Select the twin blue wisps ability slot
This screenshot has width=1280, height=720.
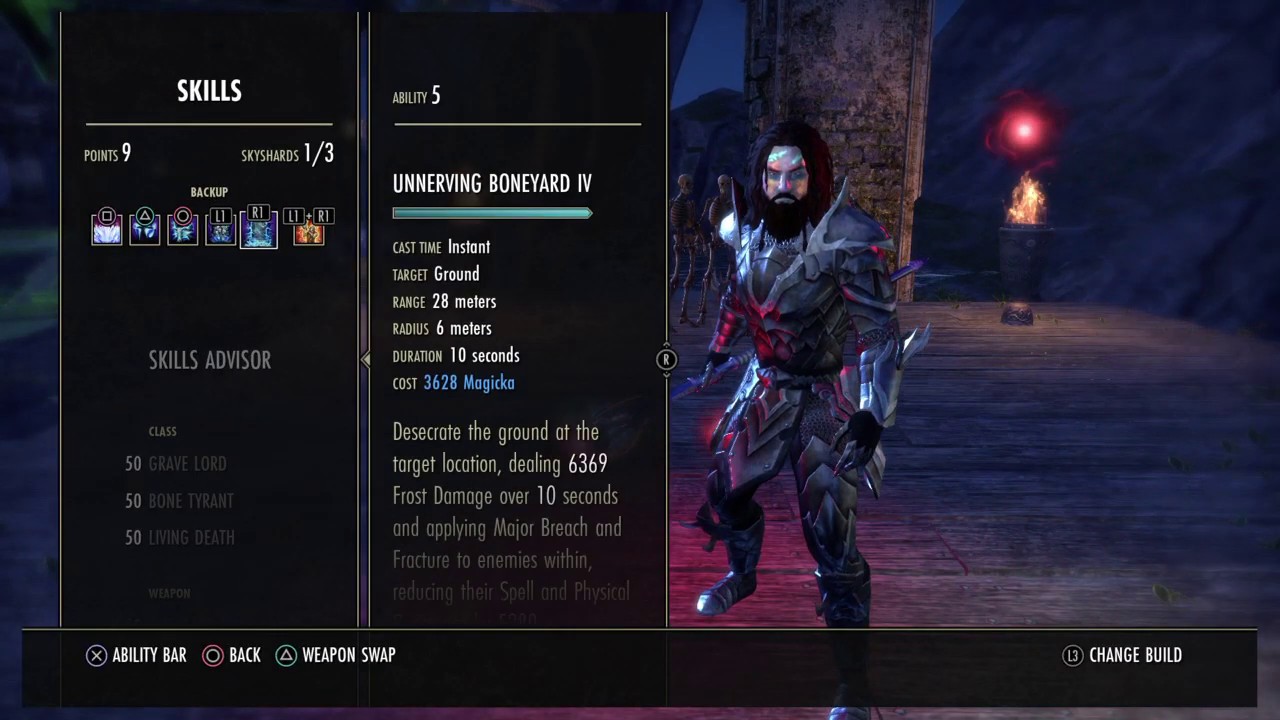(145, 230)
